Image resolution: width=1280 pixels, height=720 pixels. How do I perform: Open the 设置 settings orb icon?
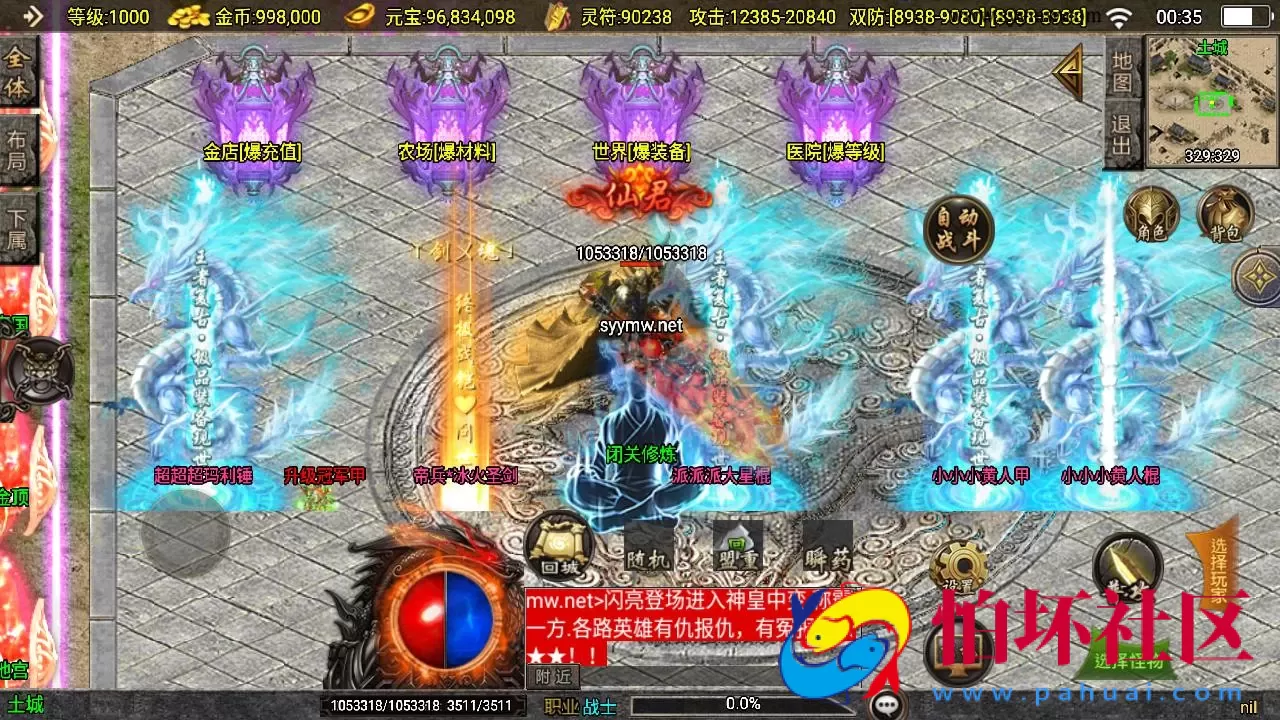point(960,566)
